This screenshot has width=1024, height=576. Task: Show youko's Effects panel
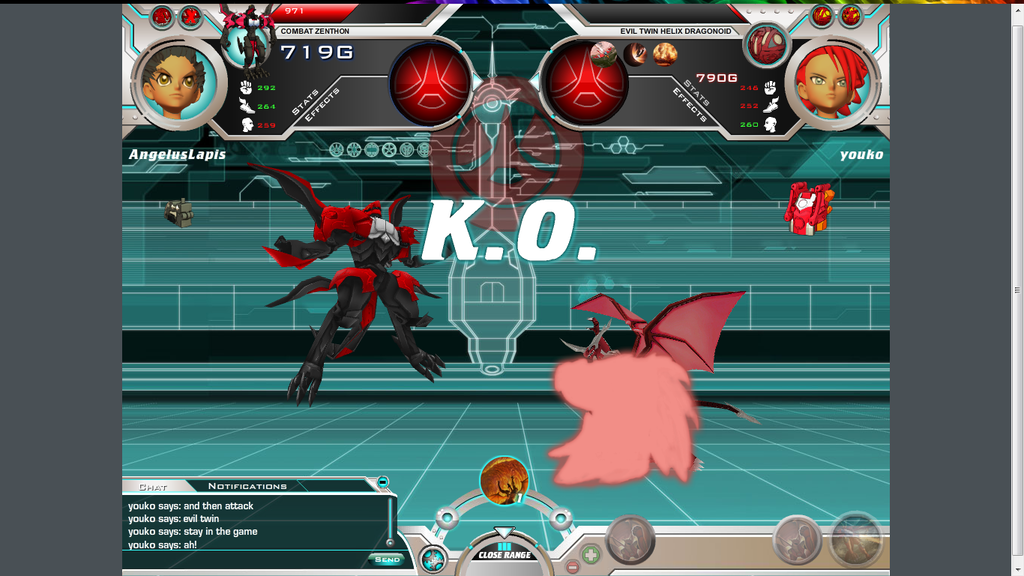click(689, 106)
